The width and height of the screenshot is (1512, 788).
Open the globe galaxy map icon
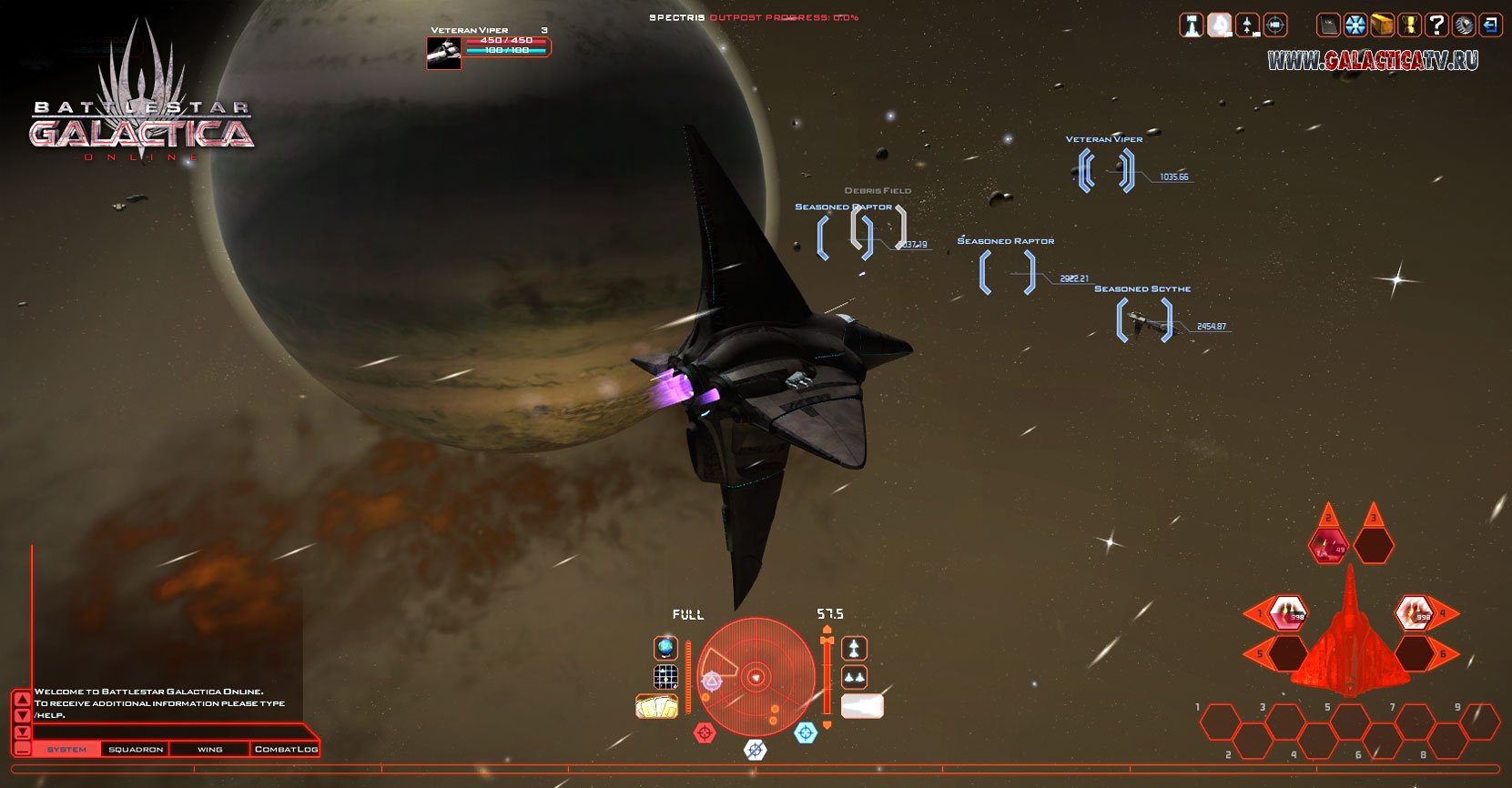coord(666,648)
